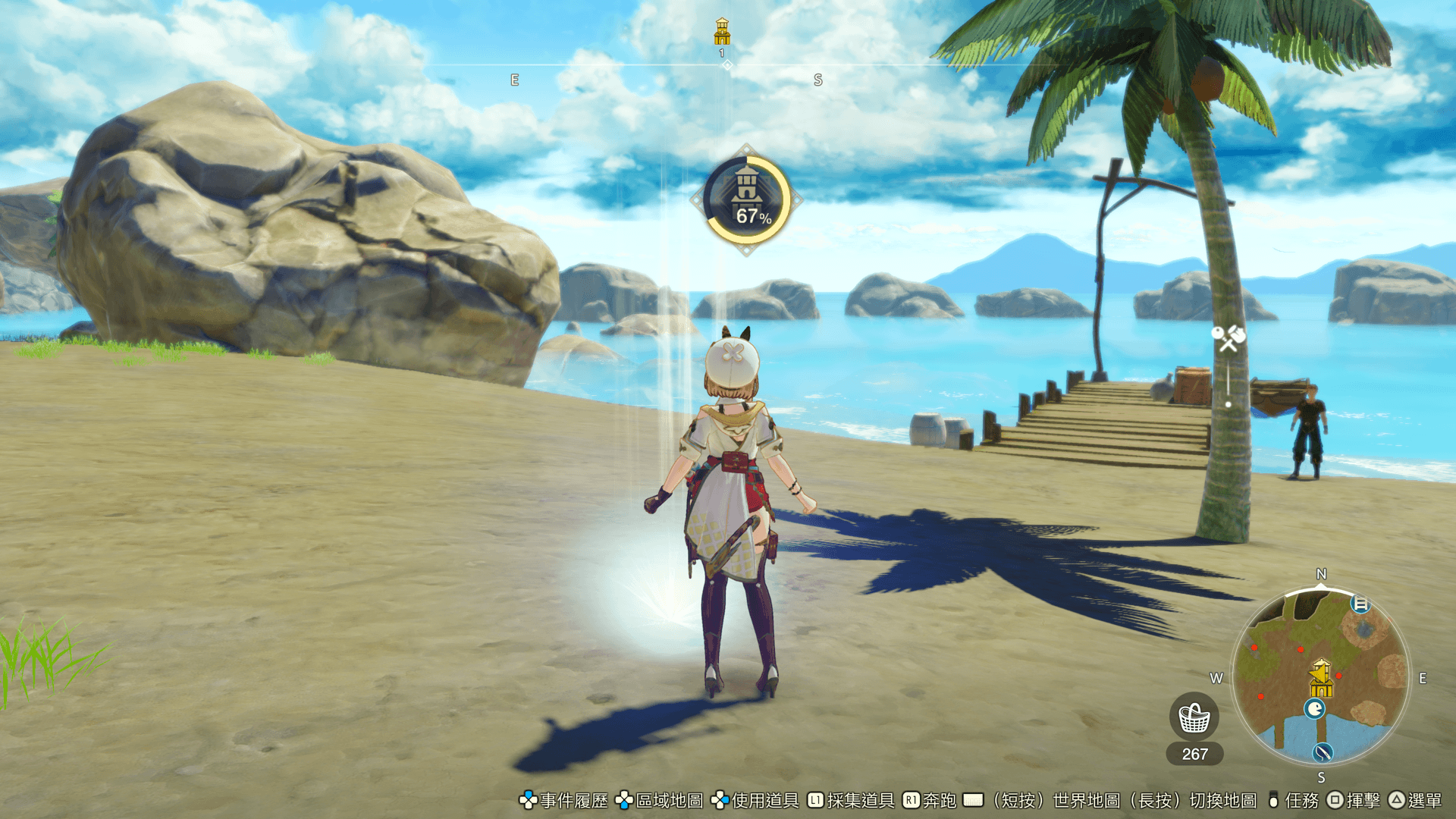The height and width of the screenshot is (819, 1456).
Task: Select the fishing rod marker on the minimap
Action: (x=1323, y=752)
